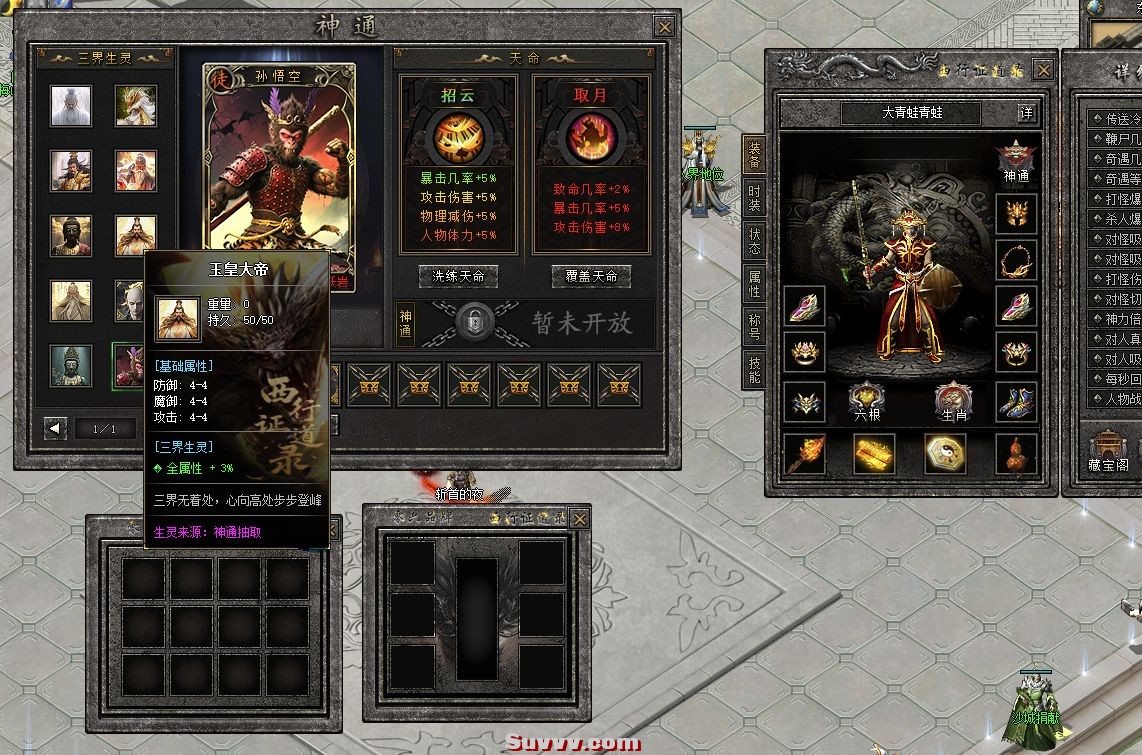The width and height of the screenshot is (1142, 755).
Task: Open the 详 details button
Action: pyautogui.click(x=1026, y=113)
